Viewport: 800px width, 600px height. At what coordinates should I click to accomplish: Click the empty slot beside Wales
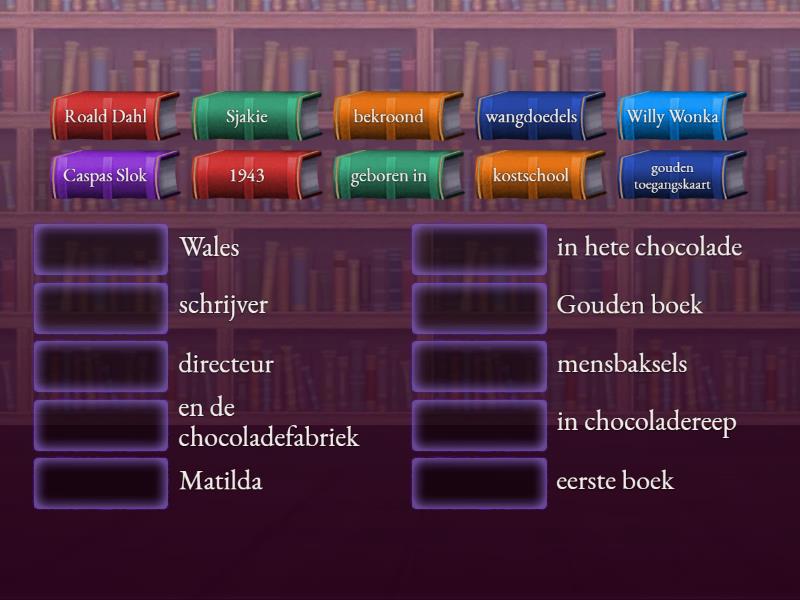coord(101,249)
